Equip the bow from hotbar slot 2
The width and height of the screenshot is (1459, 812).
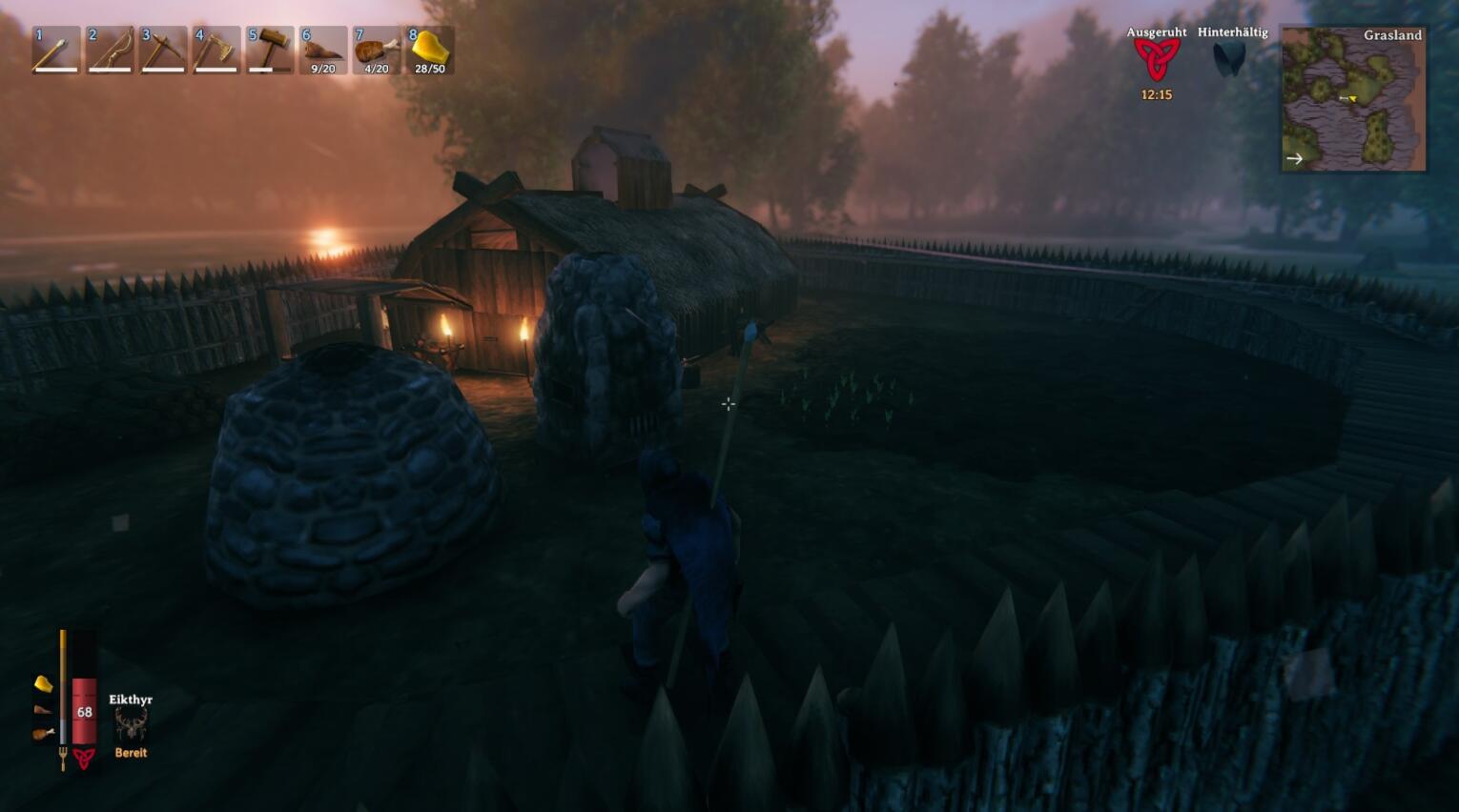[x=109, y=51]
